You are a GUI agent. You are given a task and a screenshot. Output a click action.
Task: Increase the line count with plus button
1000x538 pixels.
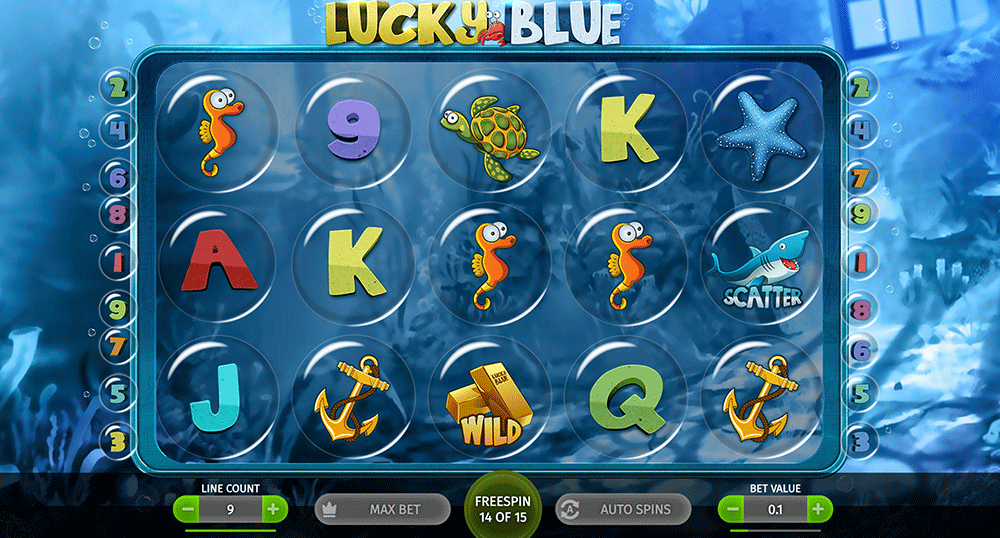click(273, 509)
